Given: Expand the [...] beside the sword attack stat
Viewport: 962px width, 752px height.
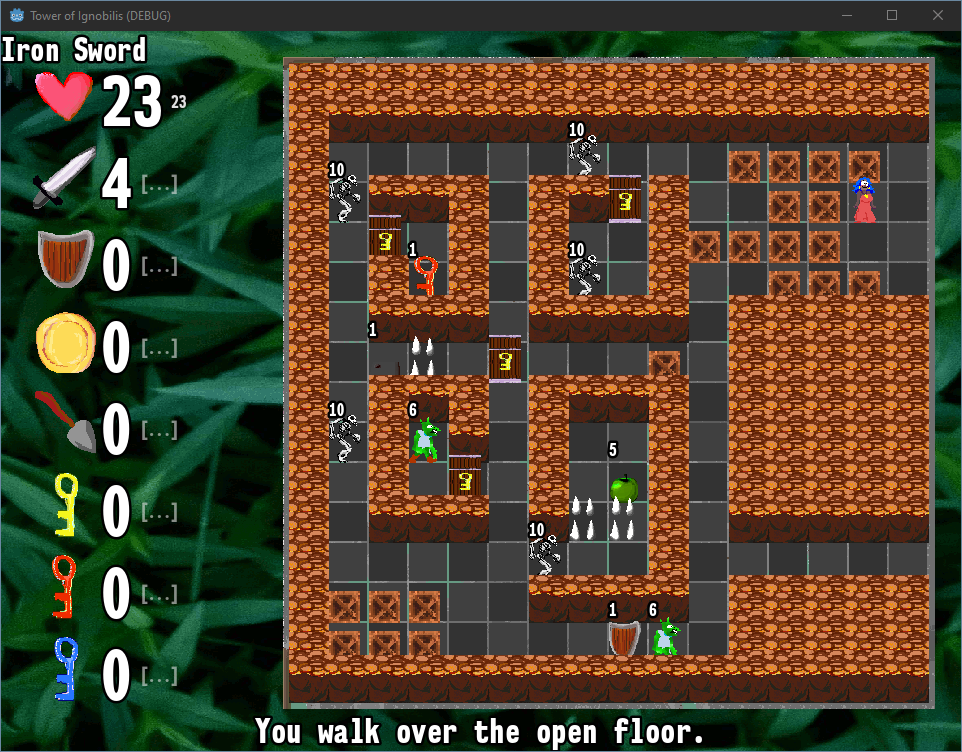Looking at the screenshot, I should pyautogui.click(x=159, y=185).
